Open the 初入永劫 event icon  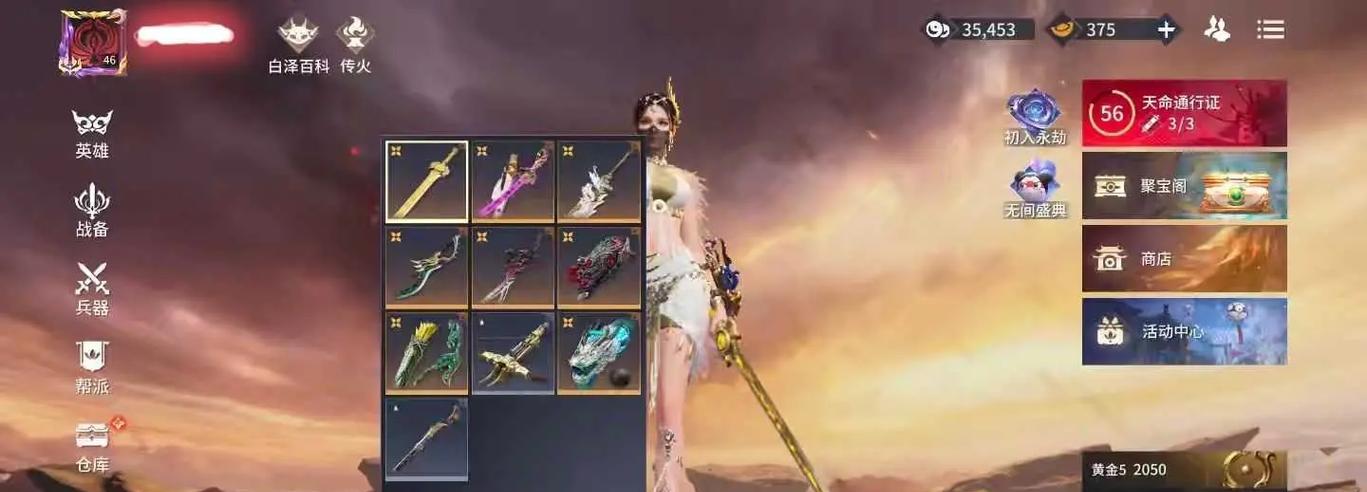[x=1034, y=116]
